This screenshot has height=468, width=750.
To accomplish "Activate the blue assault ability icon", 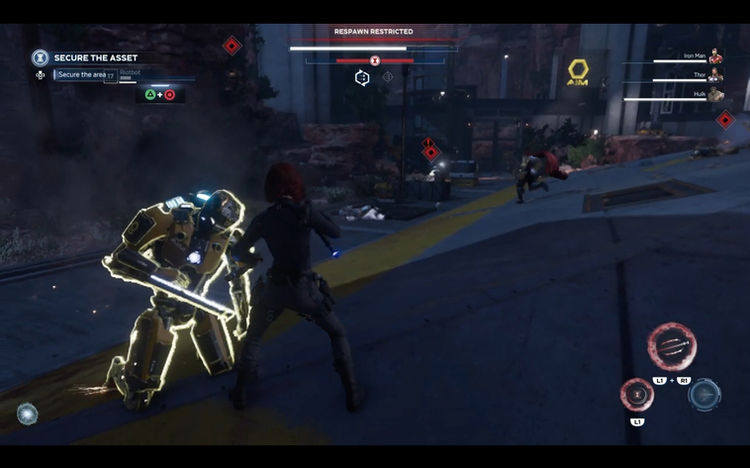I will coord(704,394).
